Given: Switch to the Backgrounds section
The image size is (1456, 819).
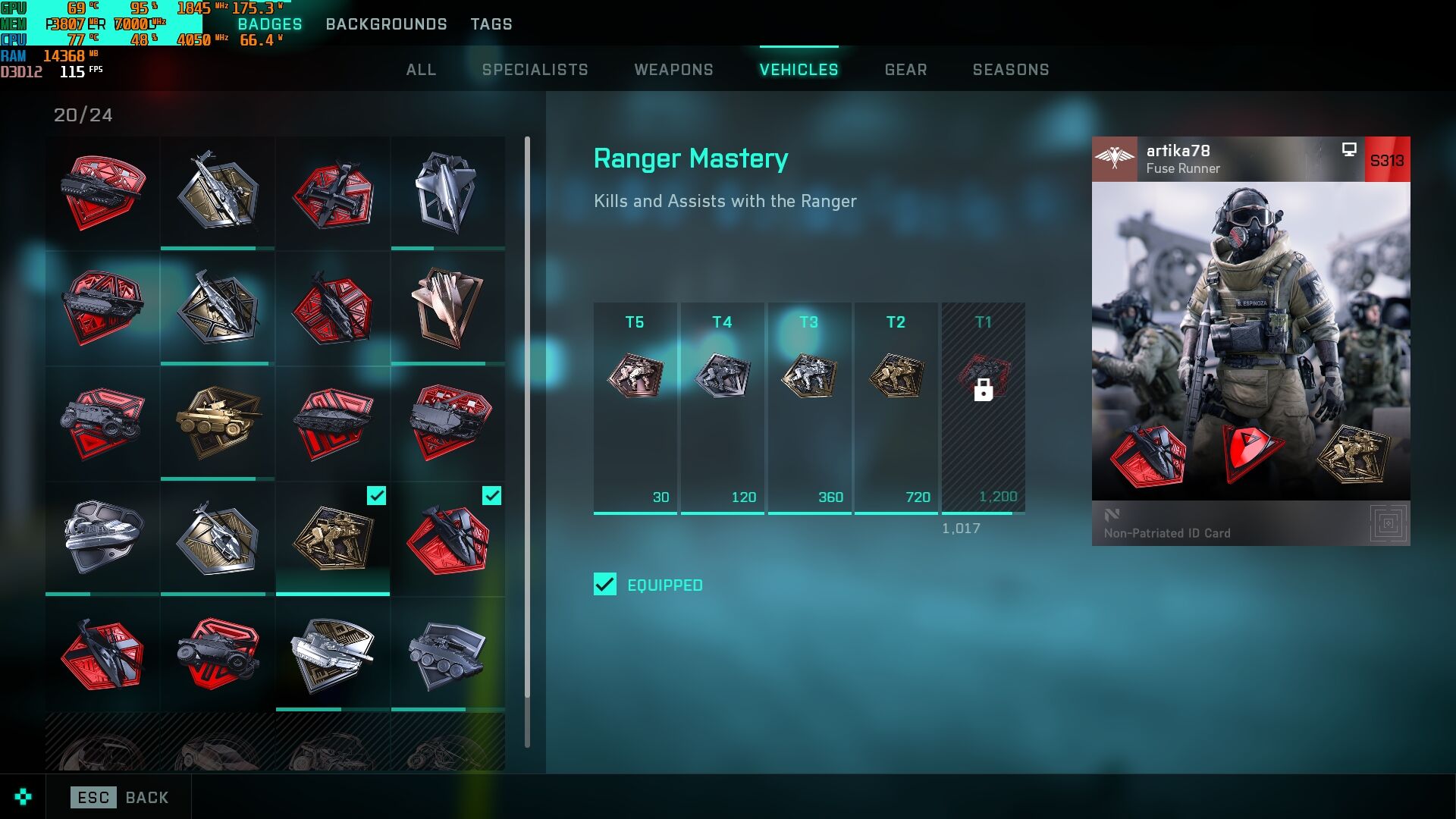Looking at the screenshot, I should click(x=386, y=24).
